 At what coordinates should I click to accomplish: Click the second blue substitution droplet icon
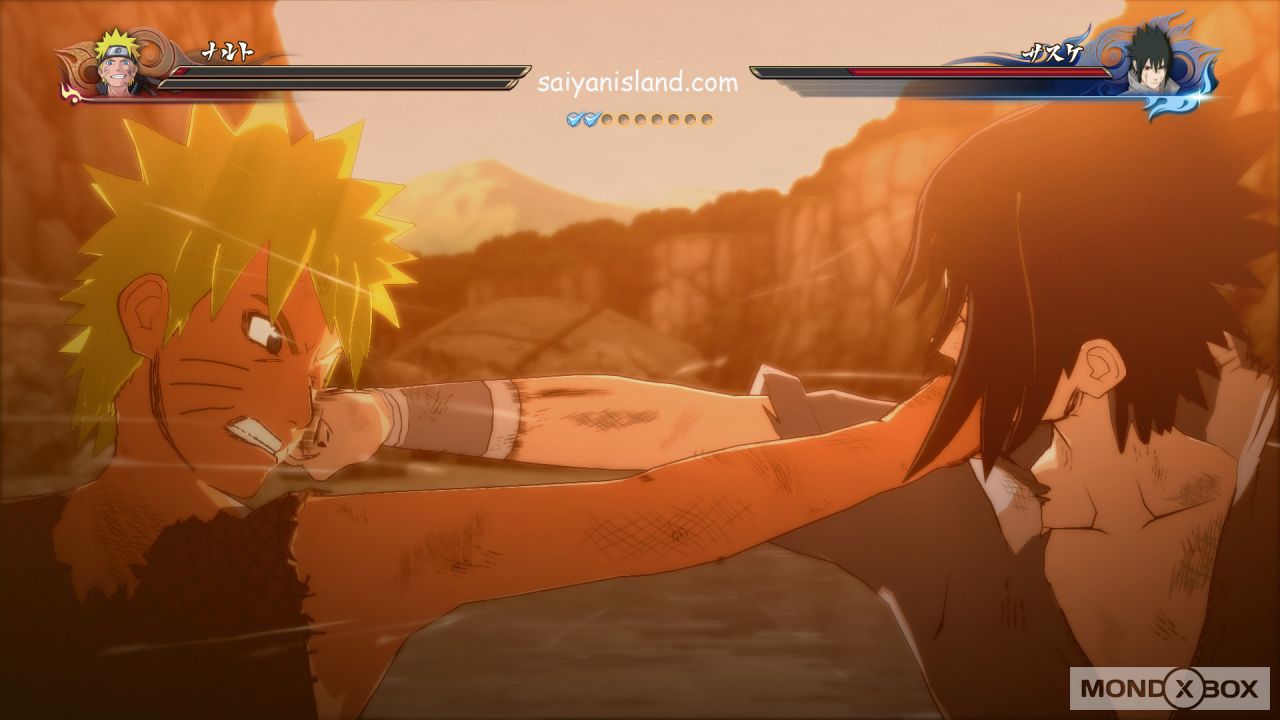(591, 119)
